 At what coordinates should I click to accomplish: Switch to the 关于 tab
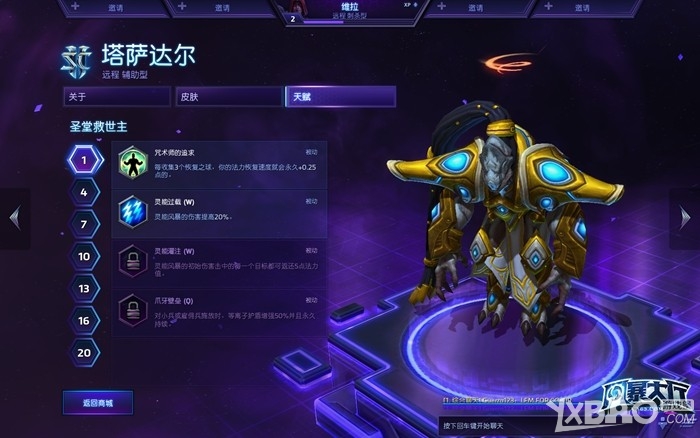click(x=115, y=97)
